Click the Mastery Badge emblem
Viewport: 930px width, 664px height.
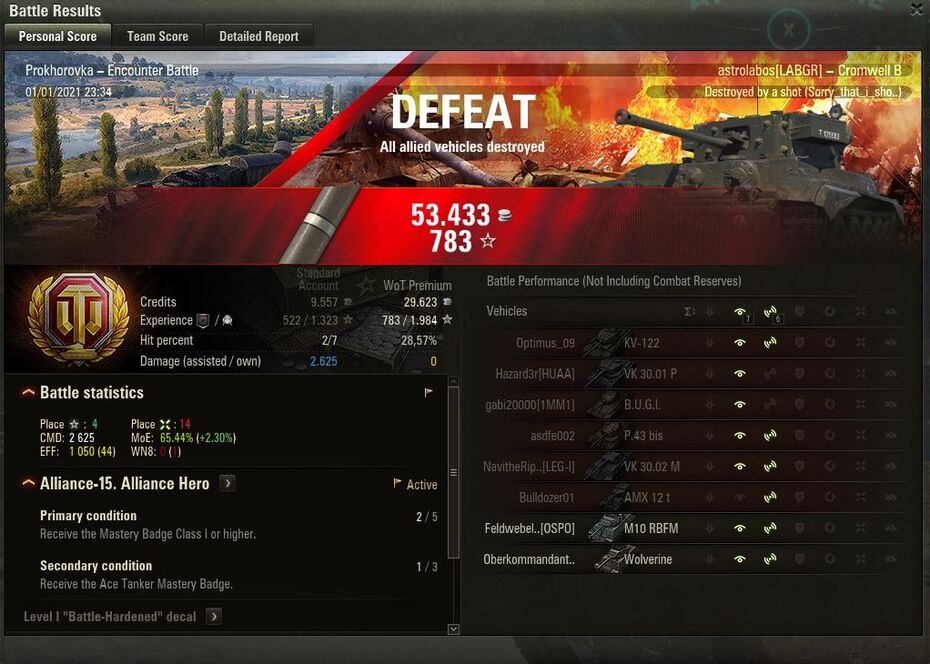point(78,320)
